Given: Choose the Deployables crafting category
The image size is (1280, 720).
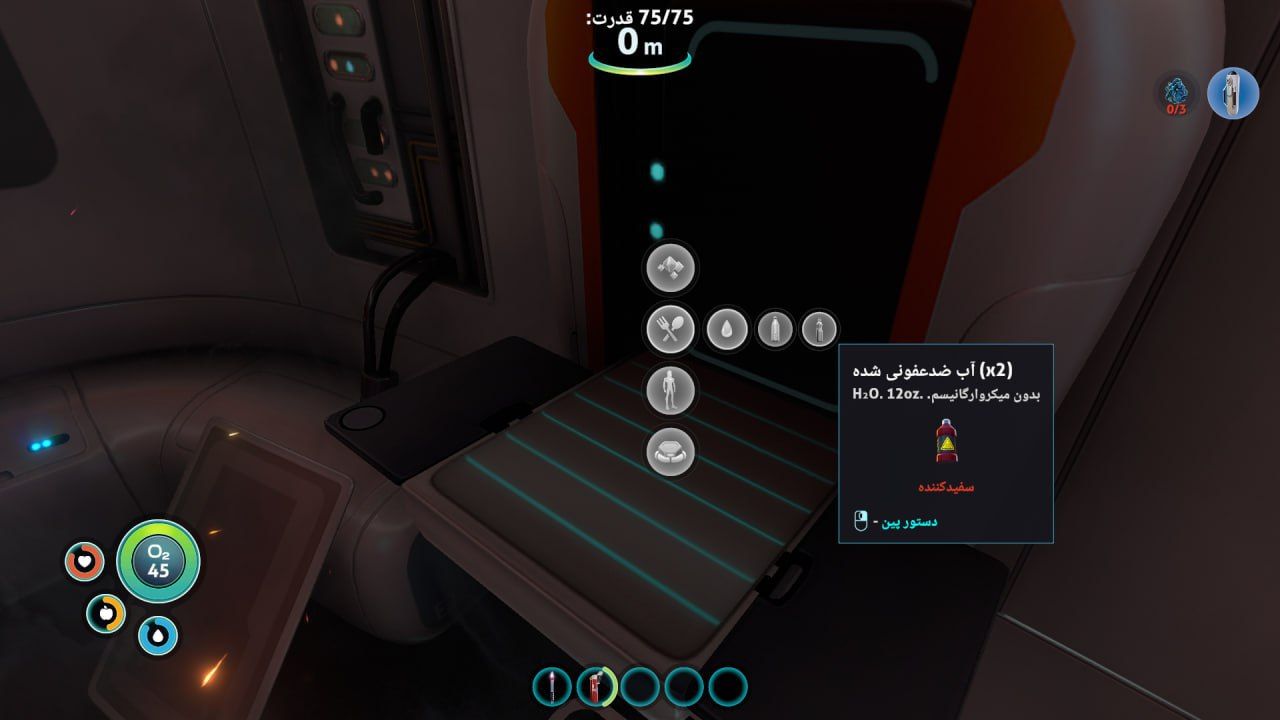Looking at the screenshot, I should 670,451.
